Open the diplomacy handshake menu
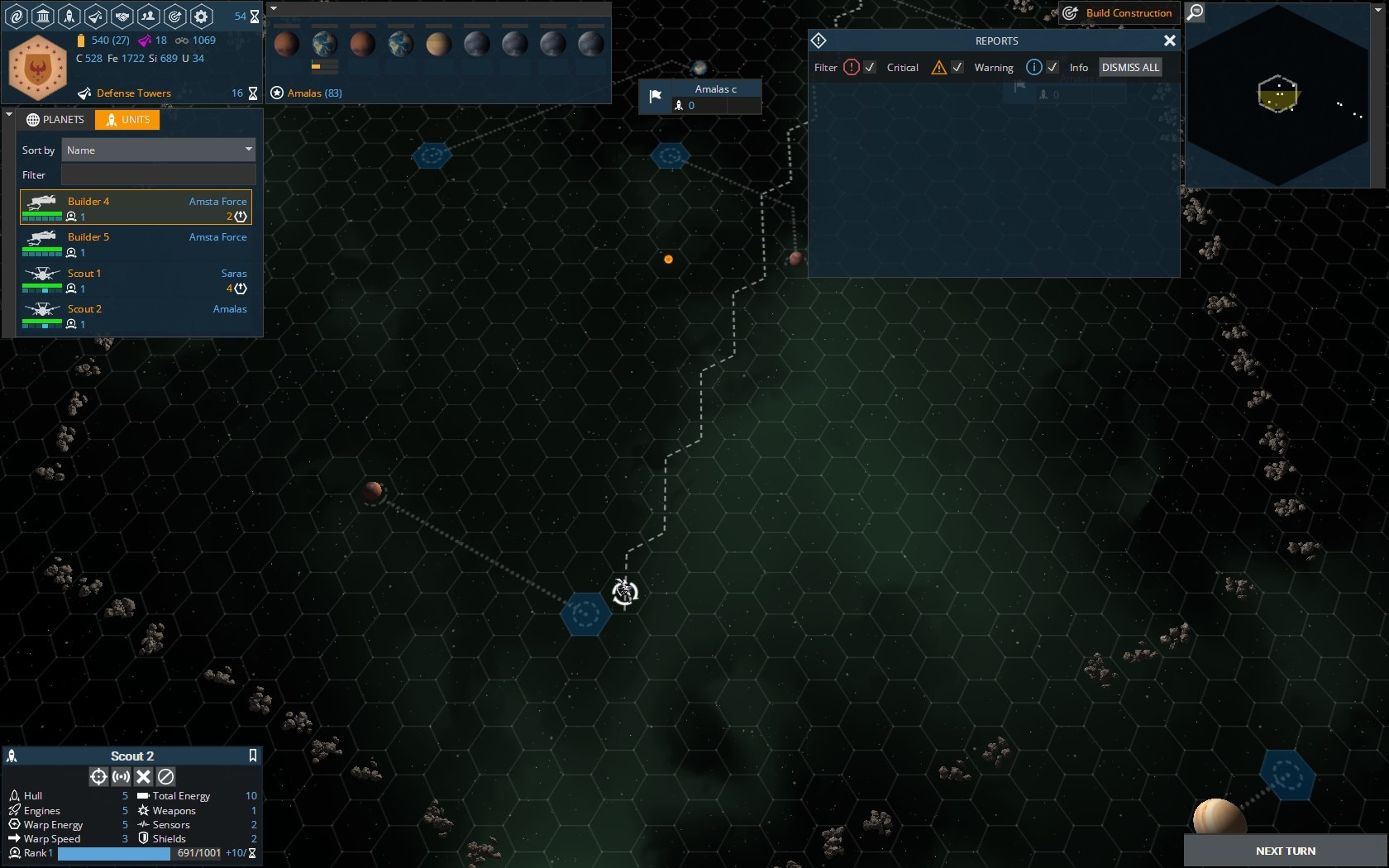1389x868 pixels. pos(122,16)
